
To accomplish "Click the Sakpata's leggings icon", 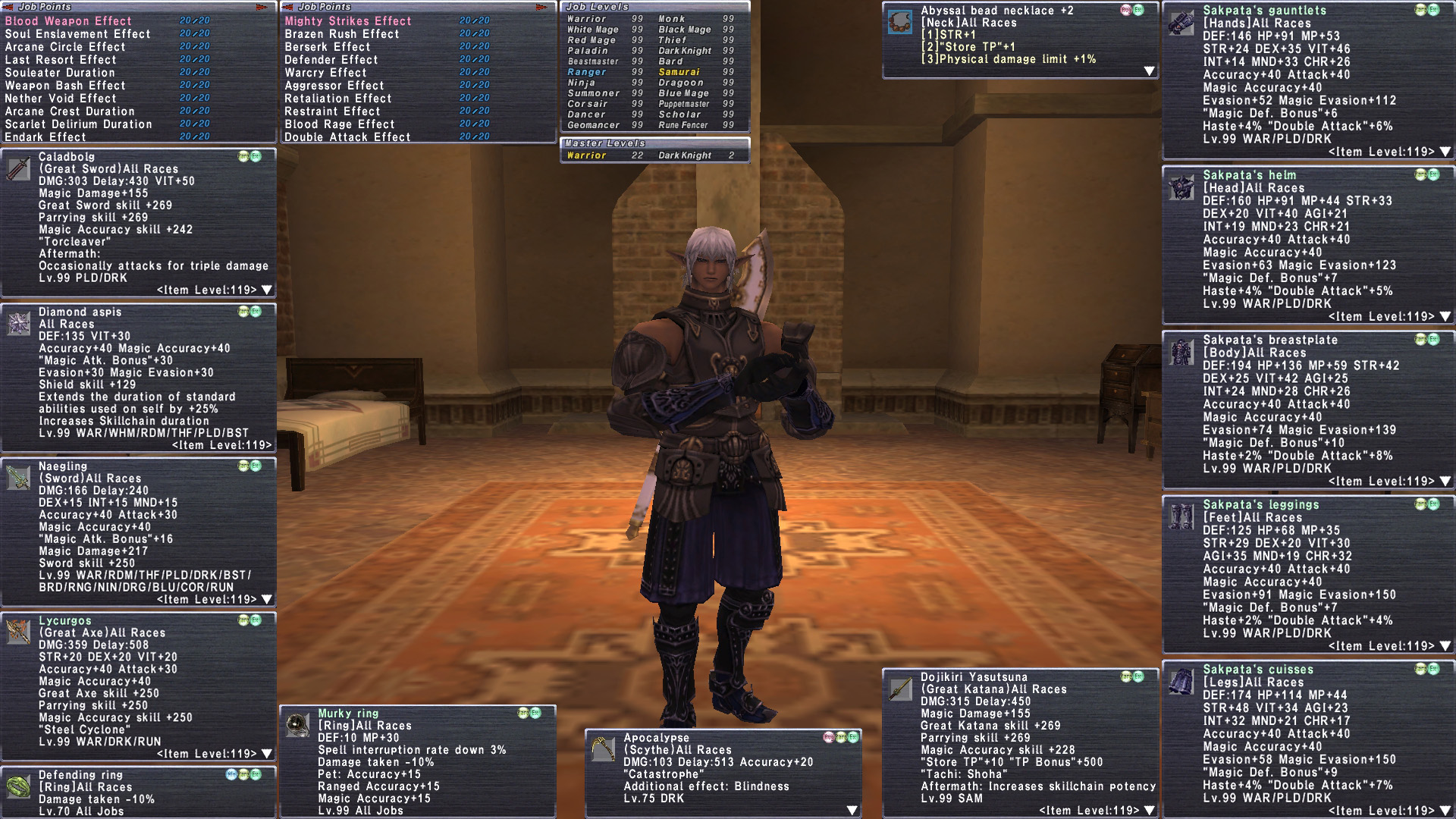I will tap(1181, 517).
